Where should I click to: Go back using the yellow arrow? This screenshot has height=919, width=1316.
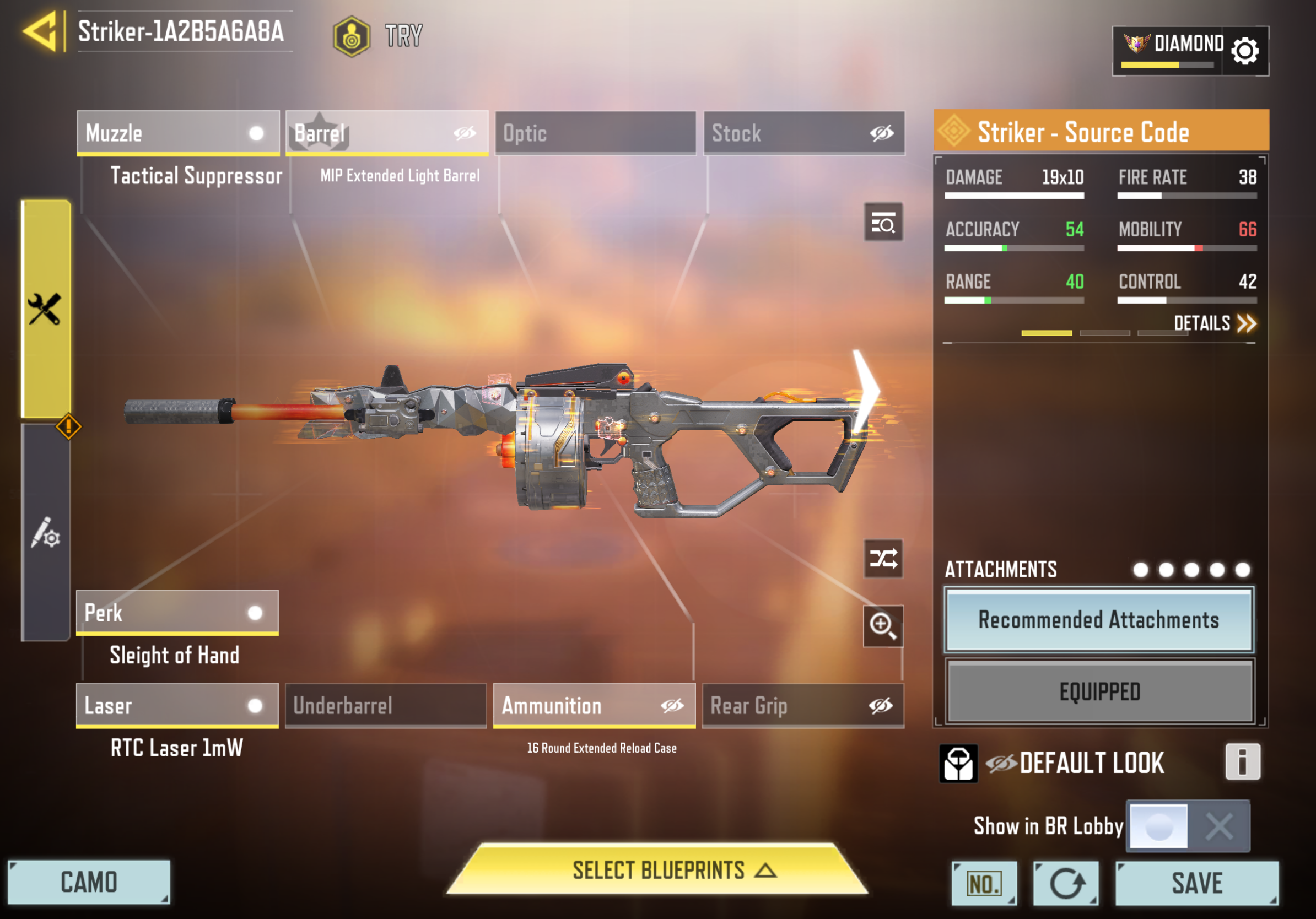[41, 31]
